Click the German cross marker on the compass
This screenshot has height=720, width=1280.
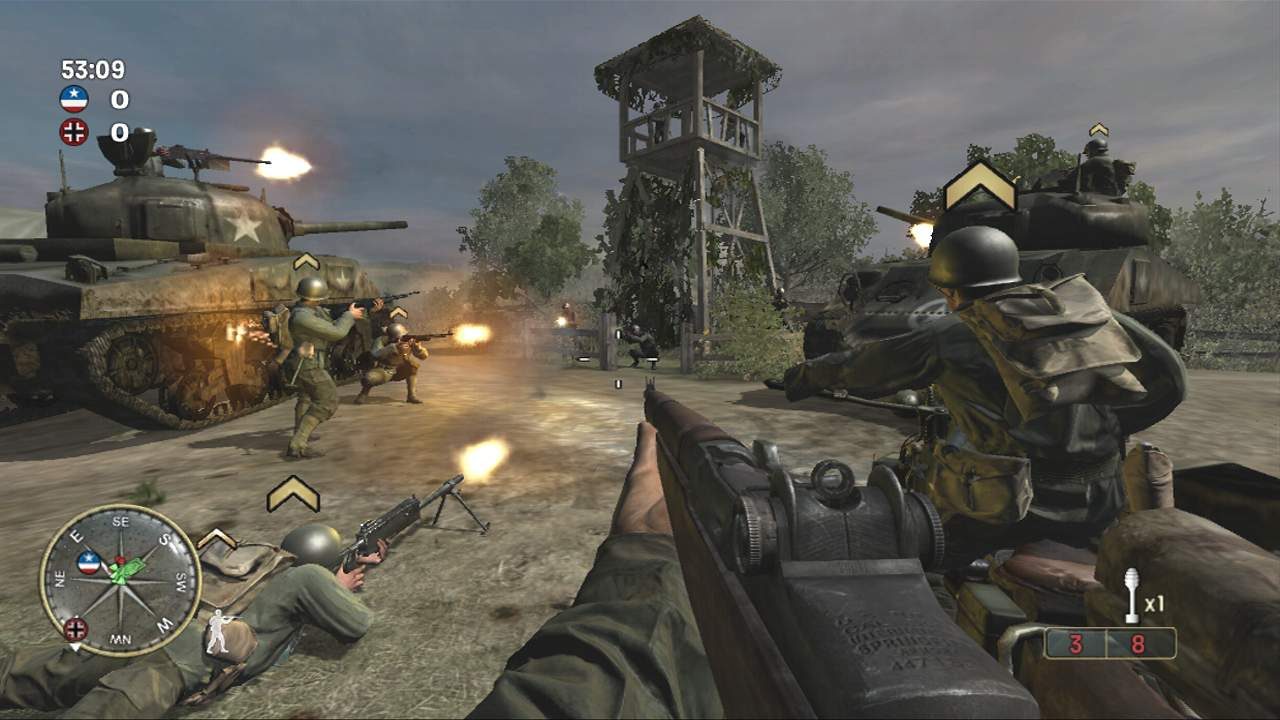[76, 629]
